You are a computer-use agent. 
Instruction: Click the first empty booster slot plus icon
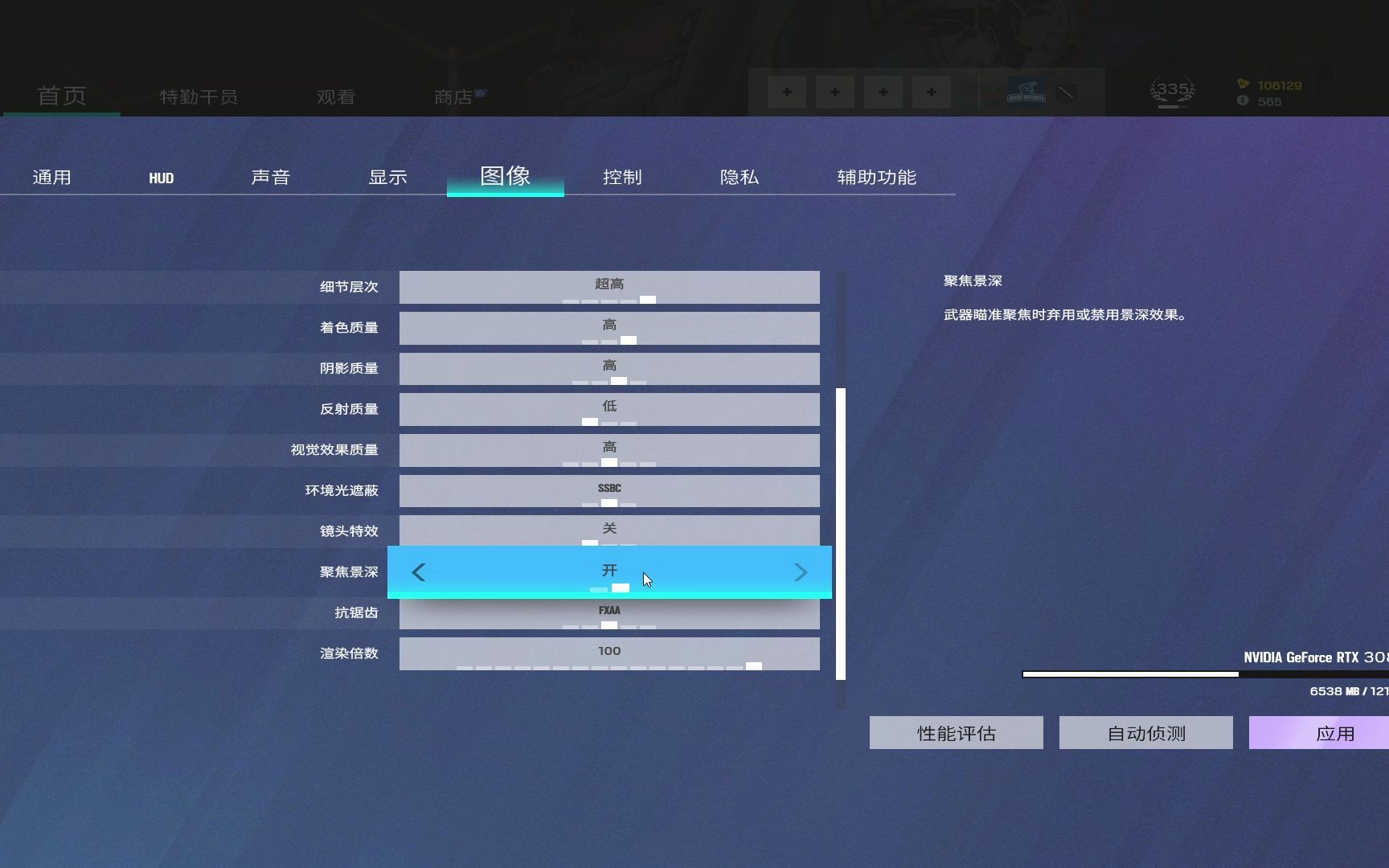786,92
